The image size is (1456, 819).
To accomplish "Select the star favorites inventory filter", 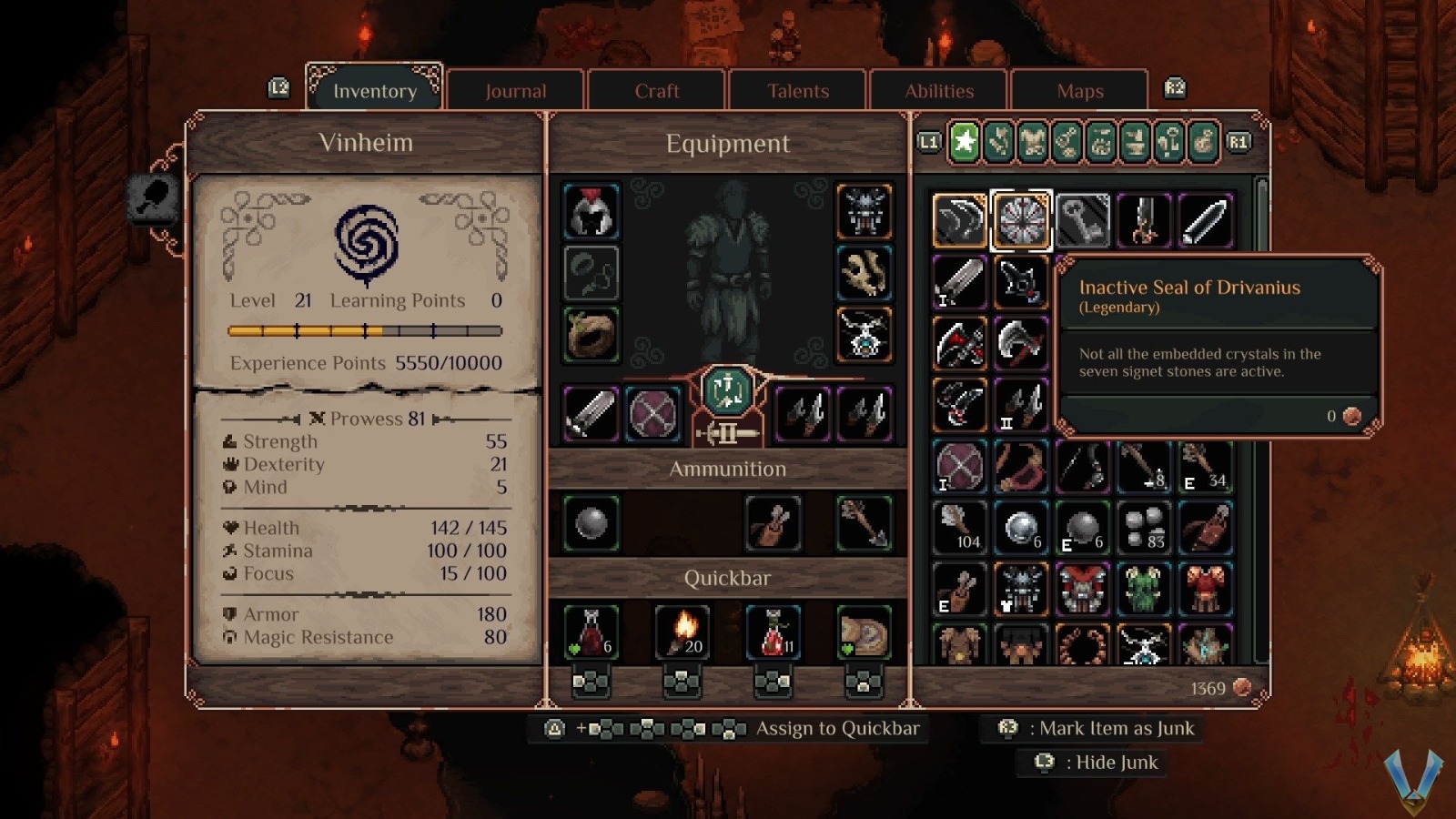I will 963,143.
